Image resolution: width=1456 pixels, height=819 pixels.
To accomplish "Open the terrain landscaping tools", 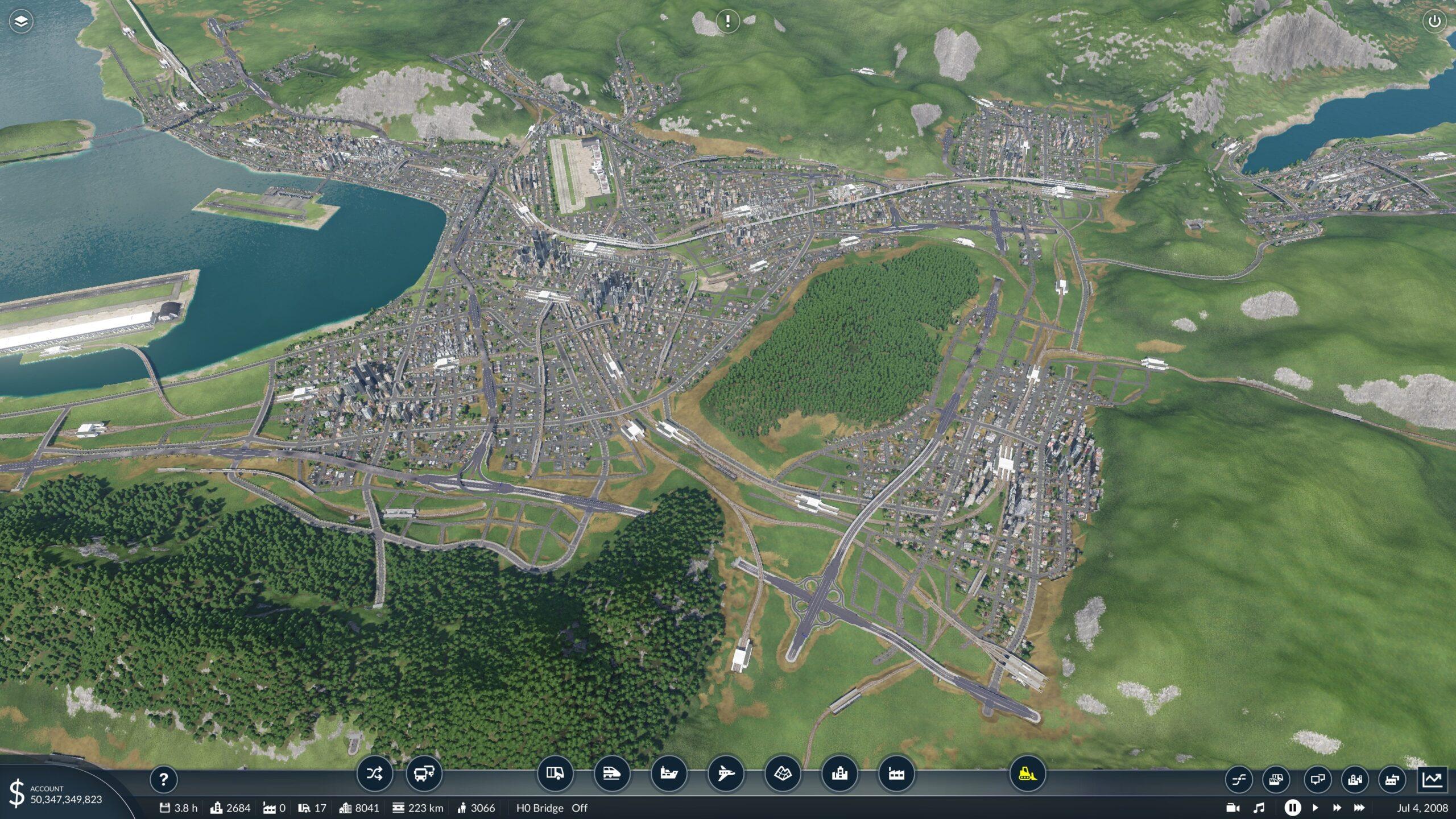I will [x=783, y=773].
